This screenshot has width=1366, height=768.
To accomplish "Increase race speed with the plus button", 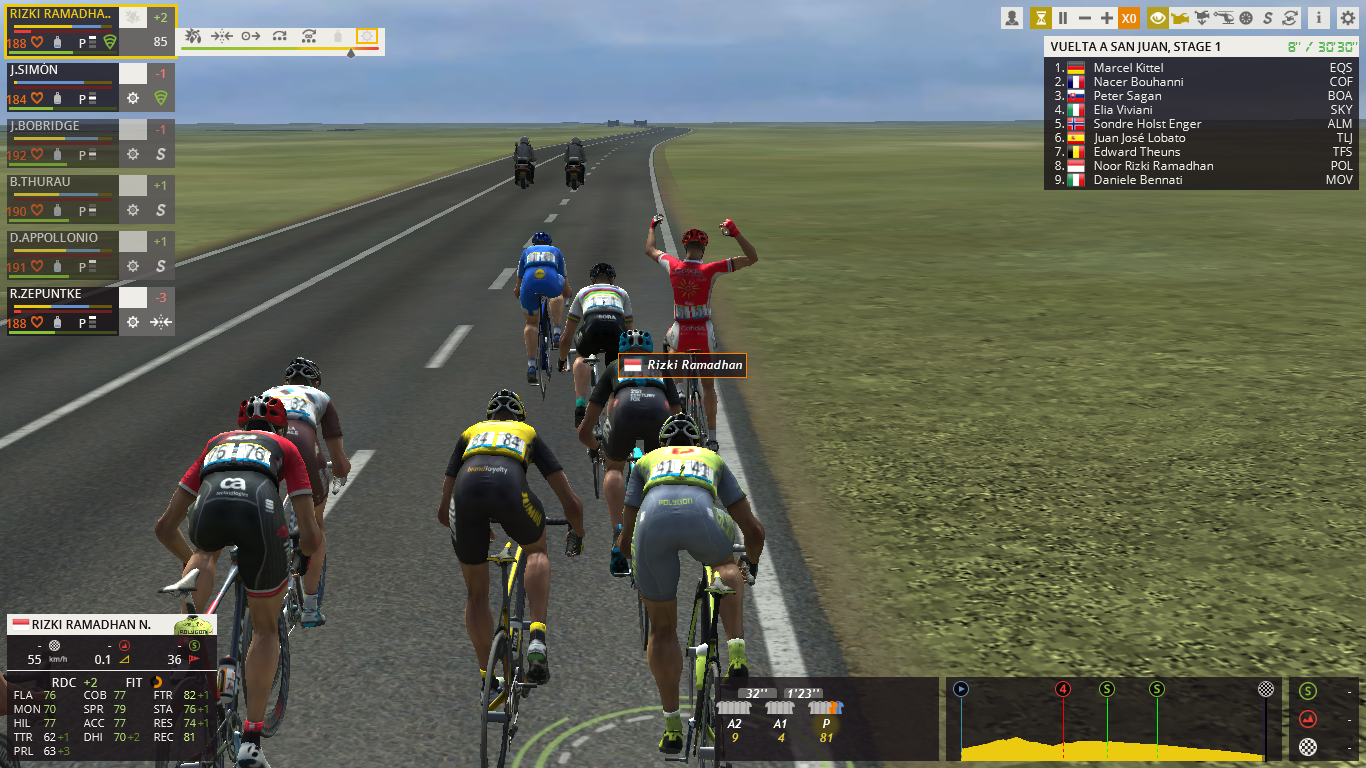I will point(1106,18).
